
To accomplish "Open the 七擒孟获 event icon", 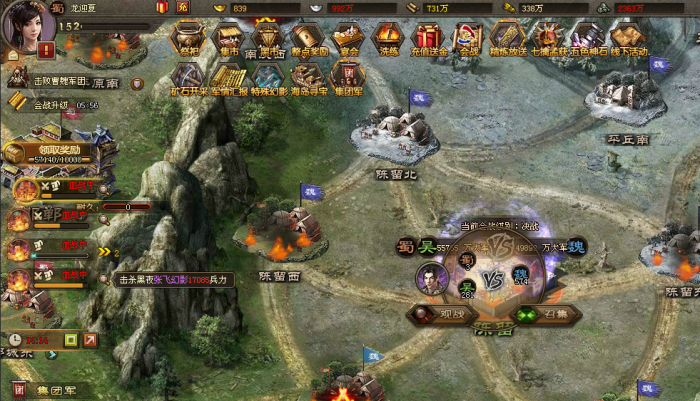I will [547, 38].
